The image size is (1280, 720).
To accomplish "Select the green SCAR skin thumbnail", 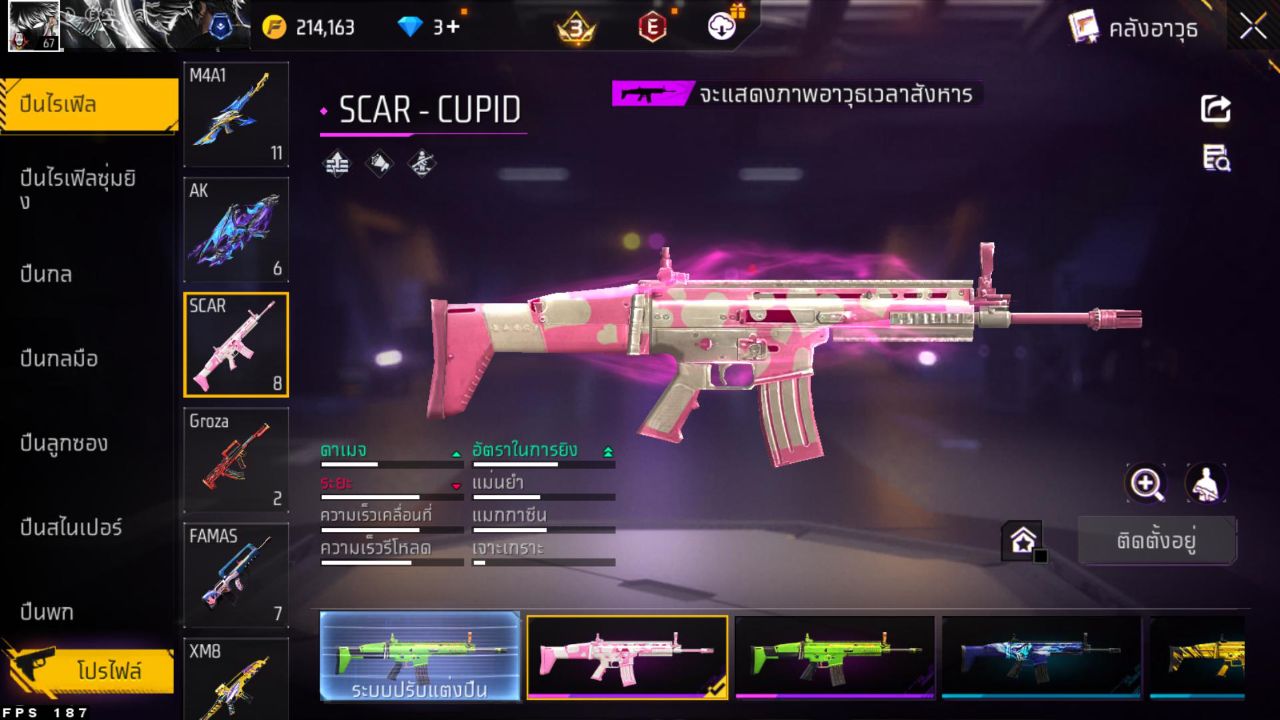I will (834, 656).
